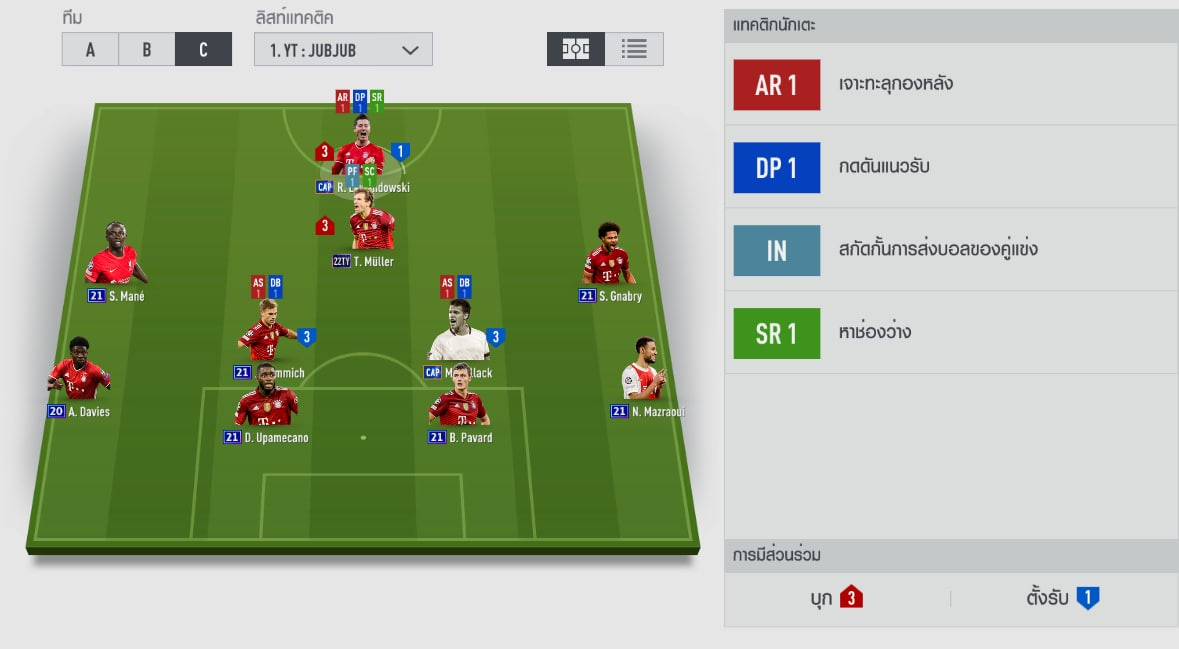Show the squad list view

click(634, 49)
